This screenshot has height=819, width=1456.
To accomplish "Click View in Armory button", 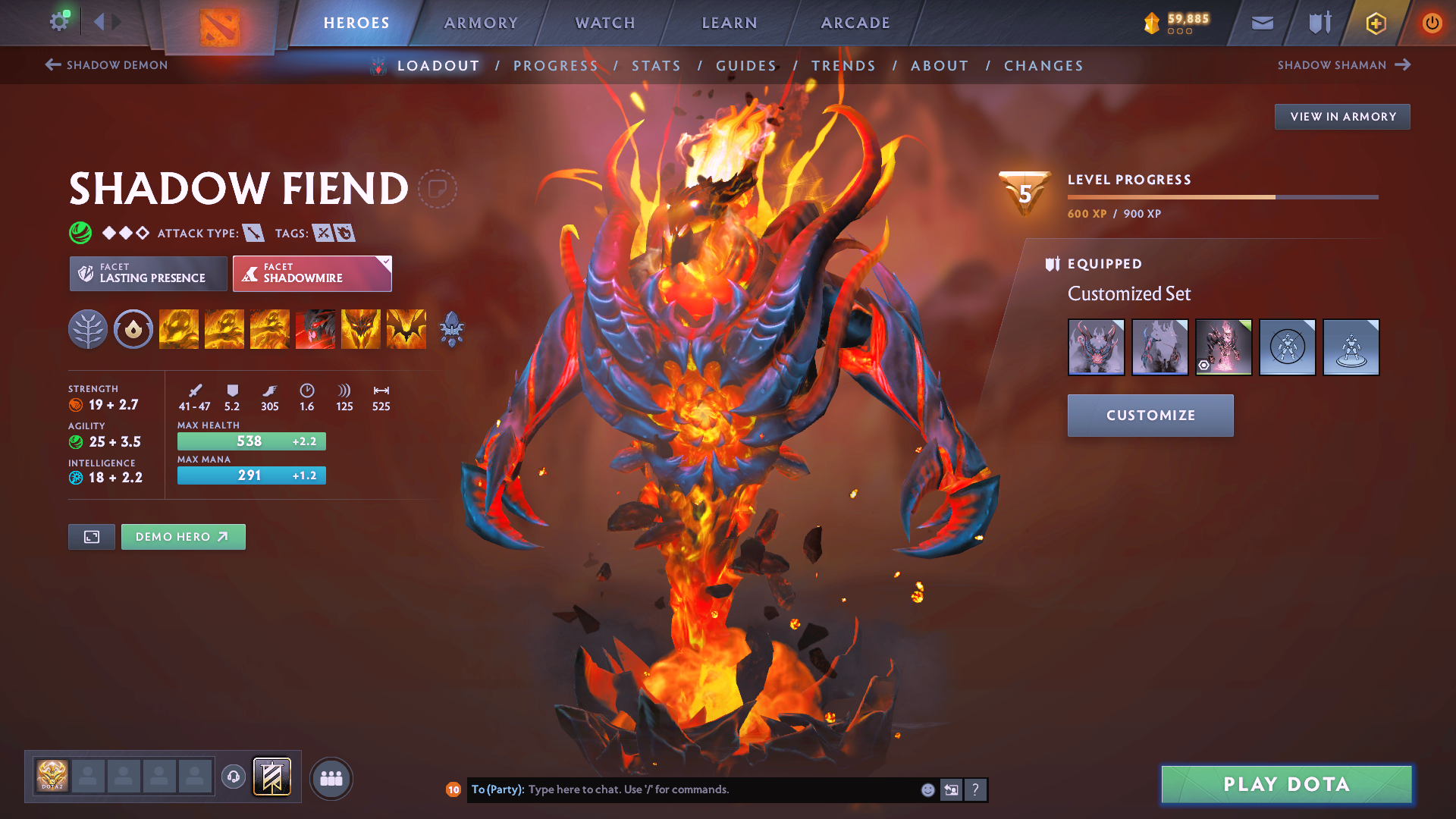I will tap(1342, 117).
